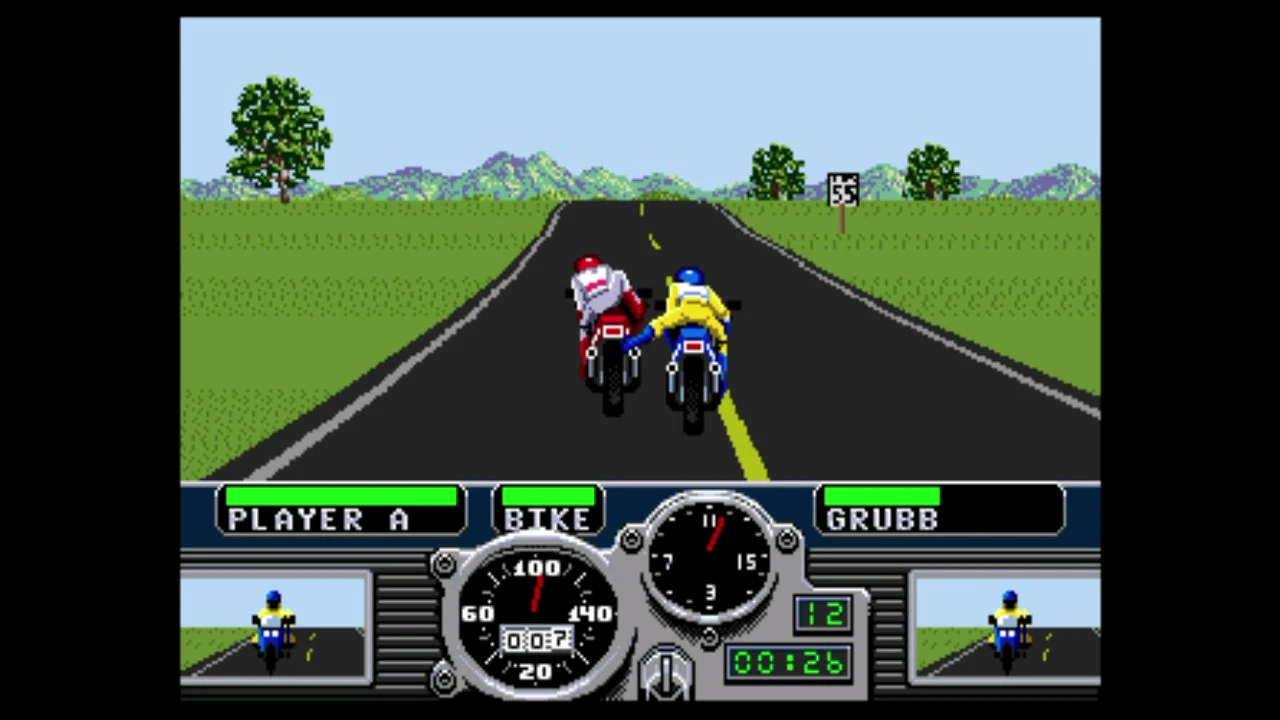Click the BIKE label on the dashboard
Viewport: 1280px width, 720px height.
click(546, 518)
